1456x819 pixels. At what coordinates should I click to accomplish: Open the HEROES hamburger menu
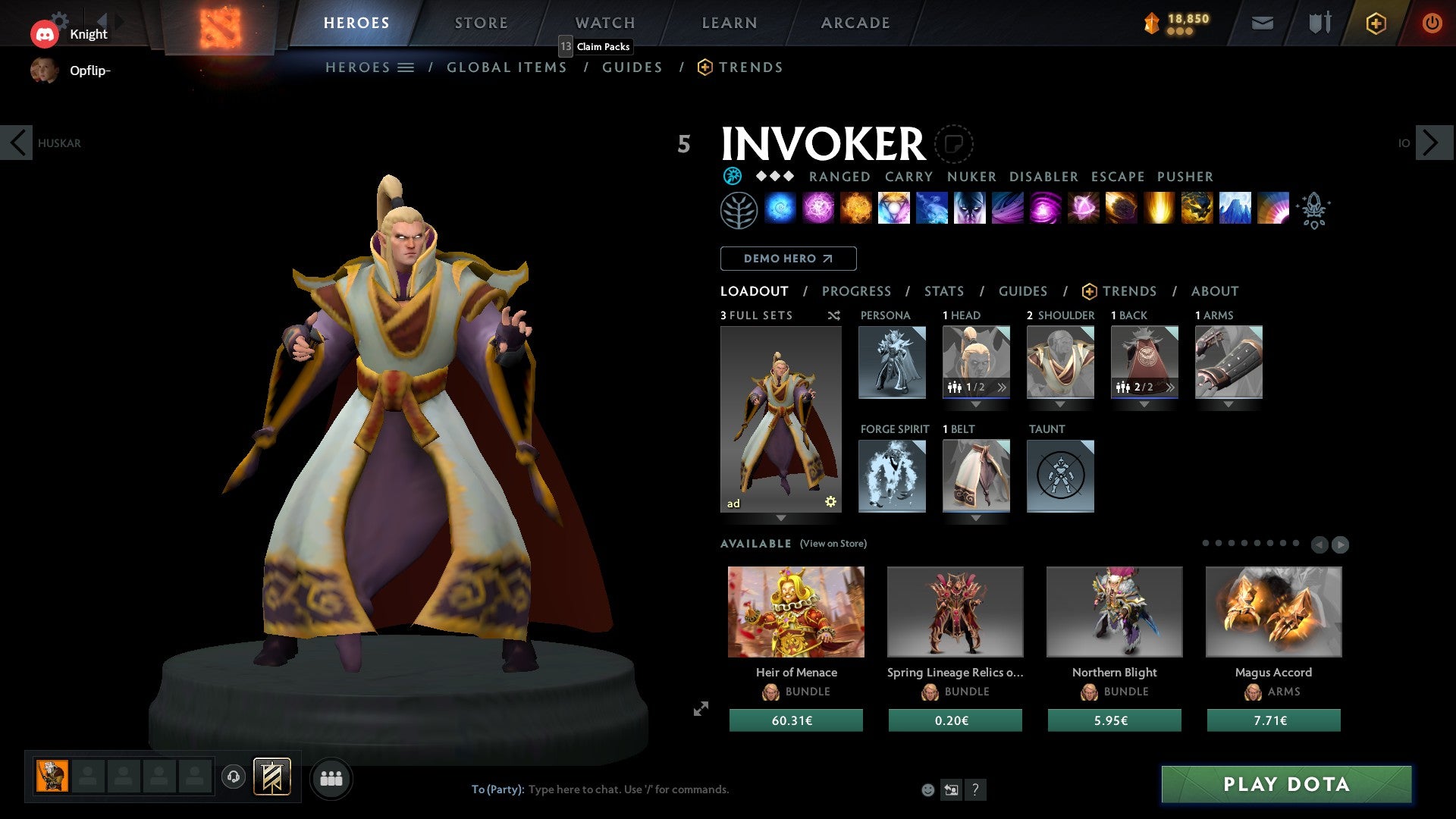coord(406,67)
